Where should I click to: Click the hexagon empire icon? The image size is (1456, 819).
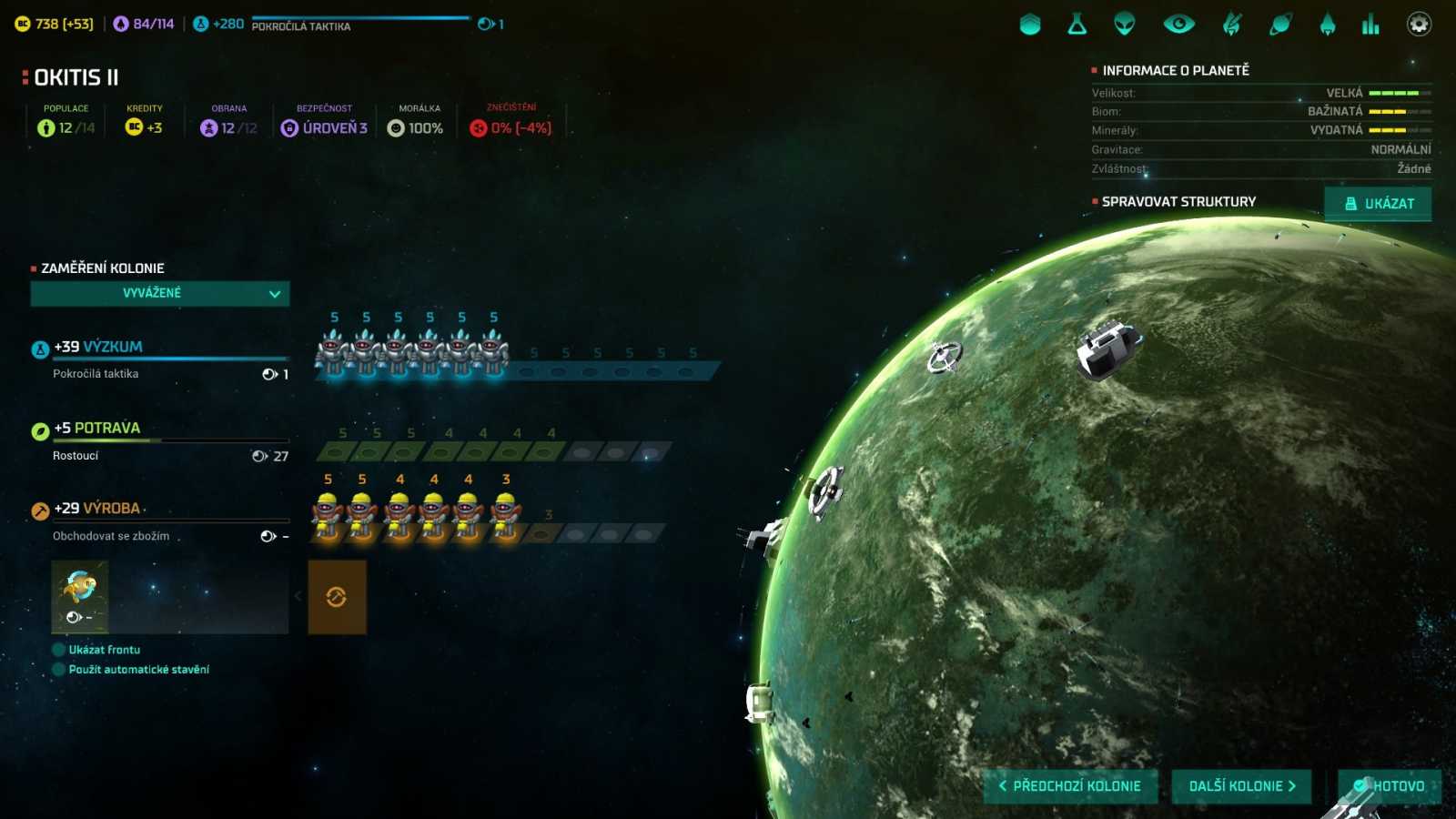click(1030, 25)
